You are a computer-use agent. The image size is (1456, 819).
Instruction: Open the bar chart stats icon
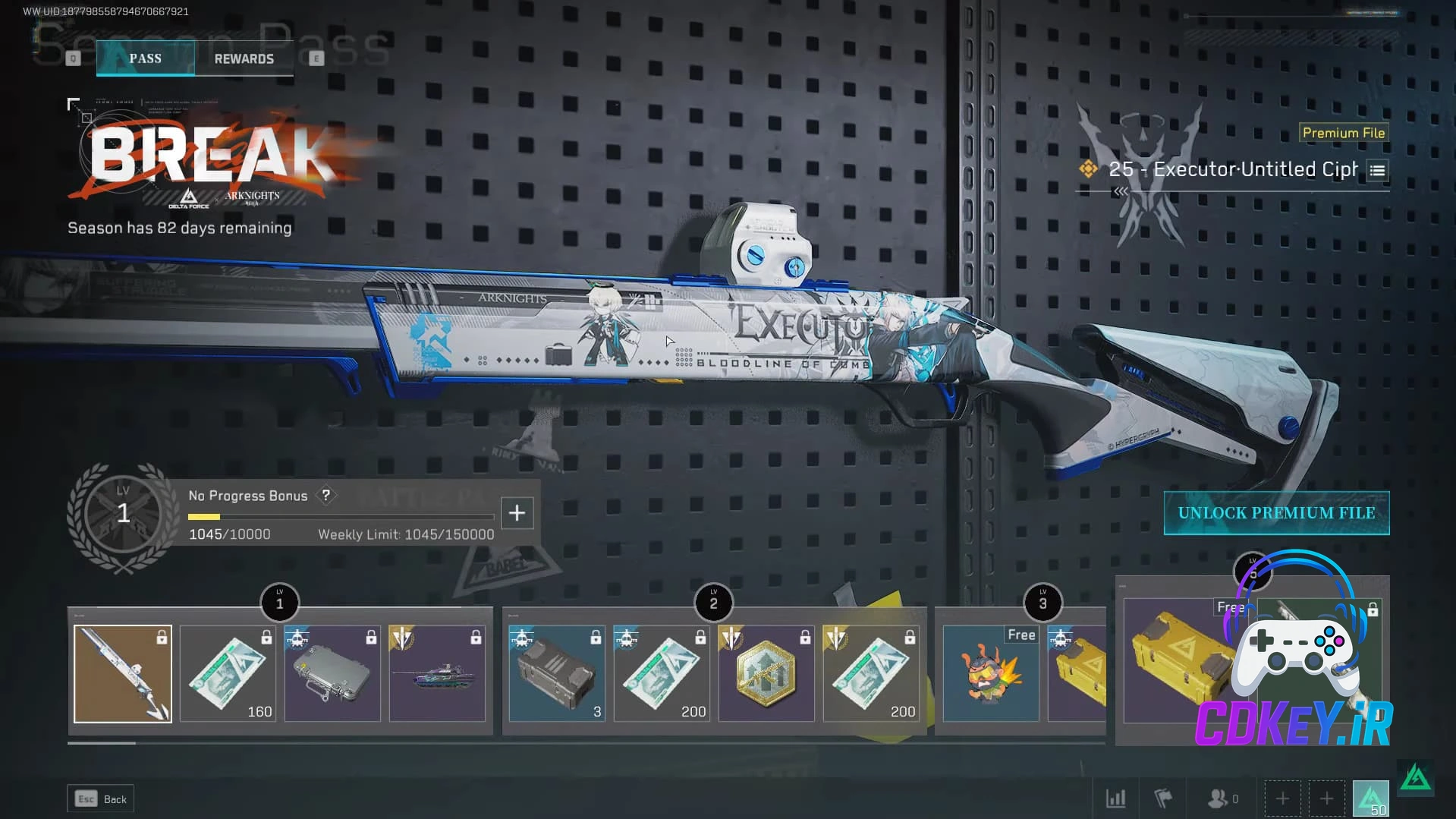click(1115, 799)
